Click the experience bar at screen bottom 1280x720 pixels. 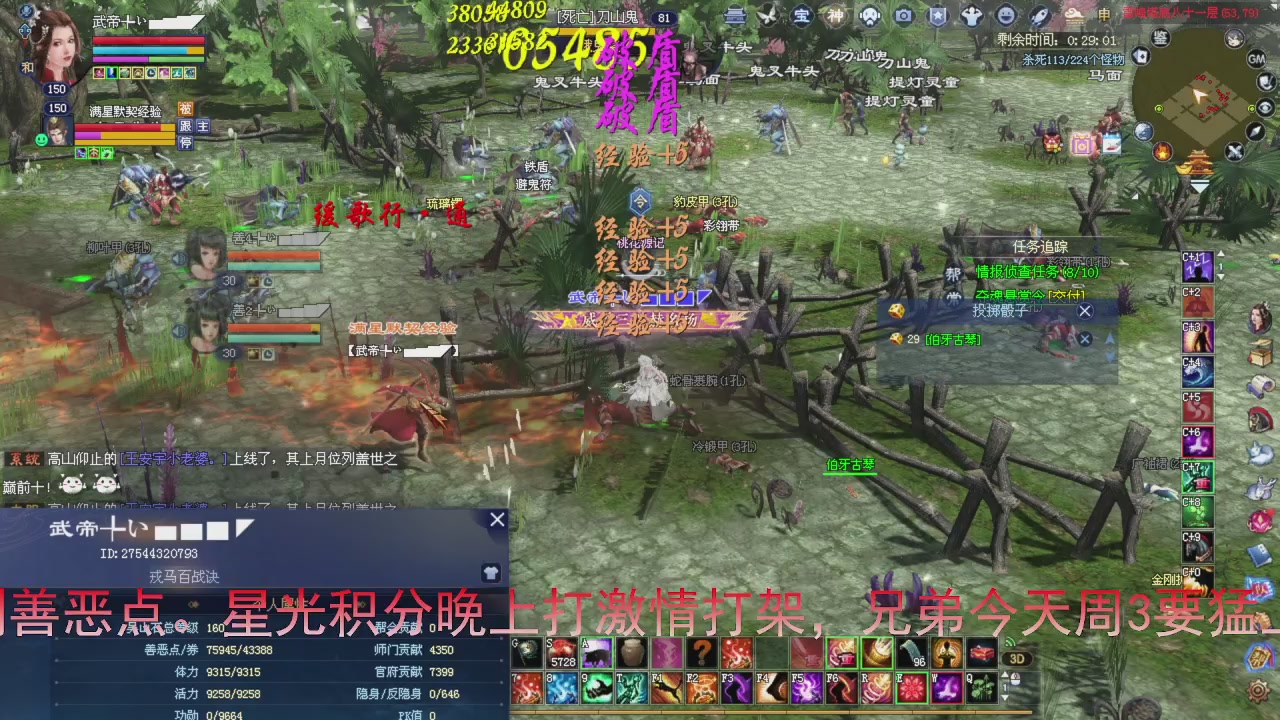[x=770, y=710]
